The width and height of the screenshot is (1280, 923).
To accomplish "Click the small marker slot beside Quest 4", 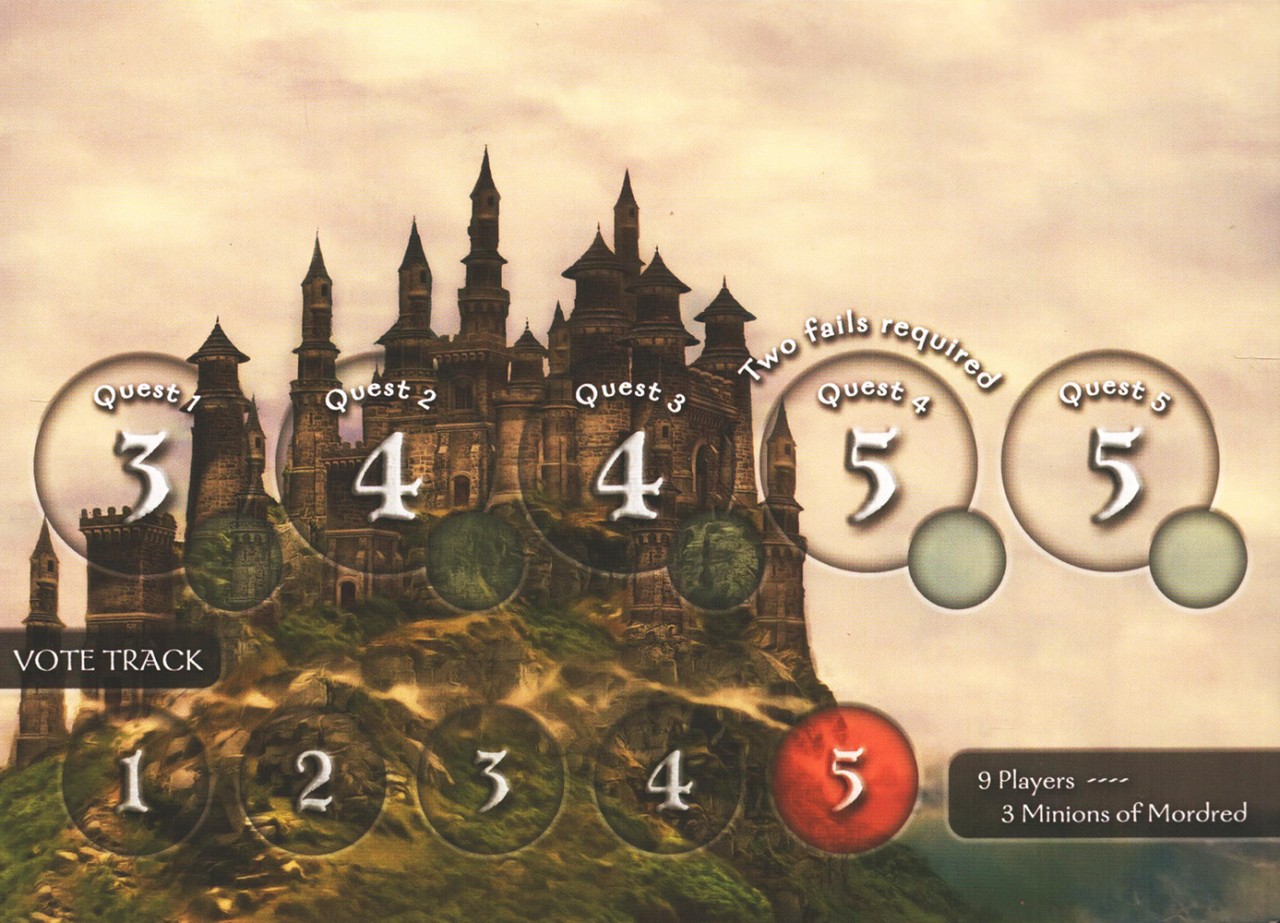I will pyautogui.click(x=957, y=558).
